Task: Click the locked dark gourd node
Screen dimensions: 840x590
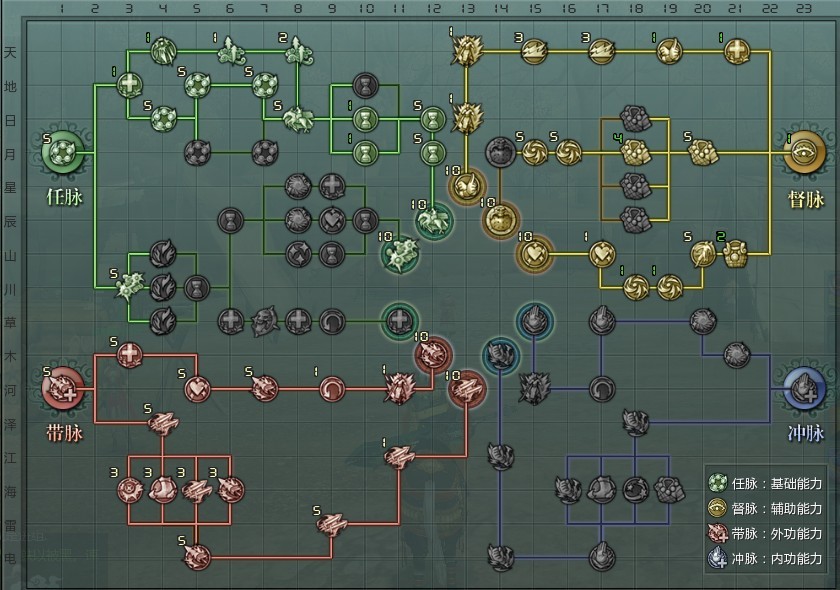Action: [x=499, y=152]
